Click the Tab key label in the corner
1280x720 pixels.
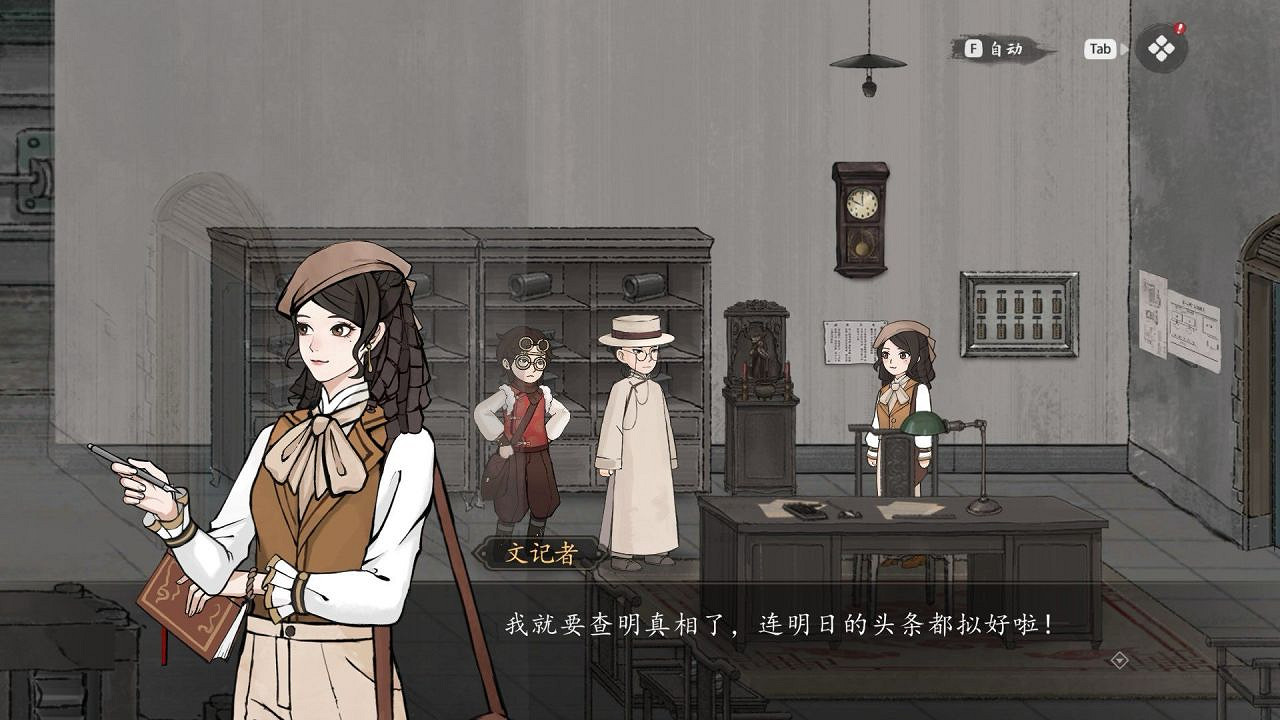(x=1101, y=49)
